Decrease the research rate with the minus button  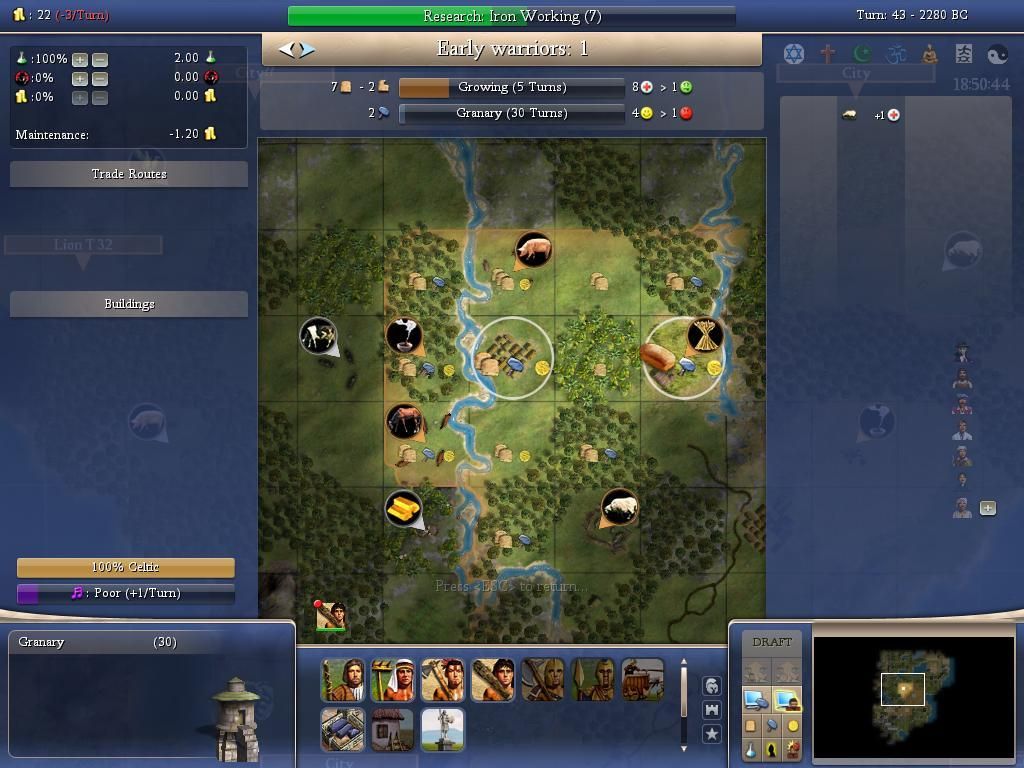tap(99, 59)
